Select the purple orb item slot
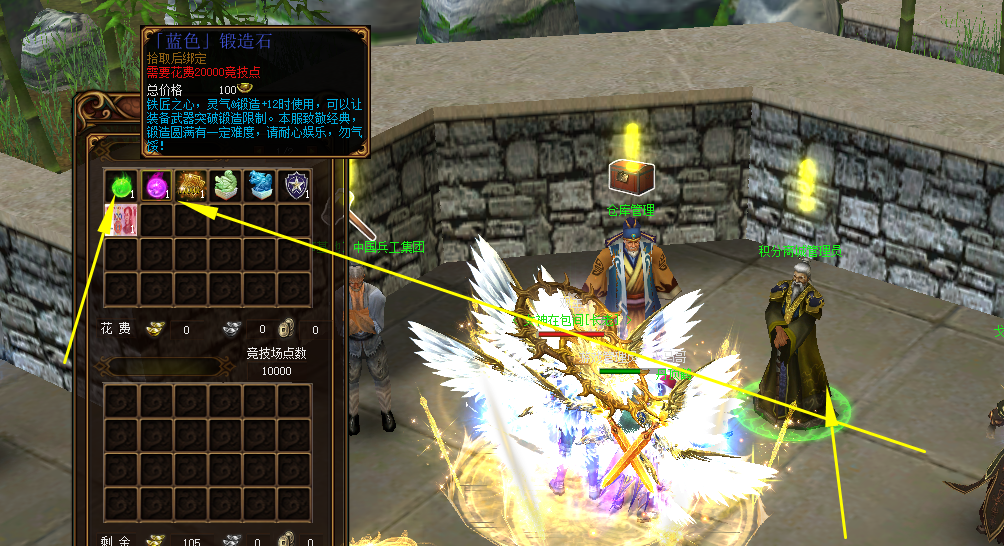The height and width of the screenshot is (546, 1004). pyautogui.click(x=156, y=185)
